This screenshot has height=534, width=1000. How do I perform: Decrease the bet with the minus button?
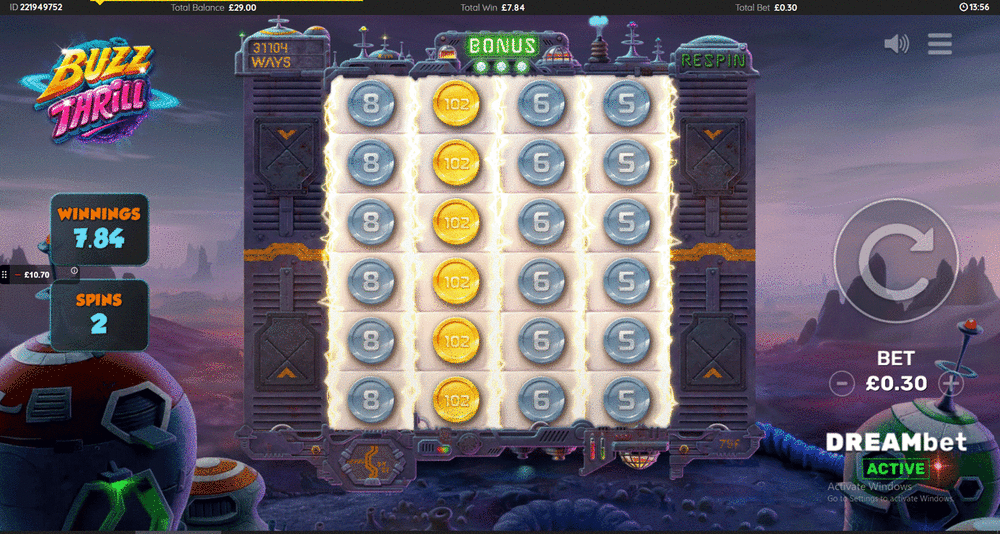click(843, 383)
